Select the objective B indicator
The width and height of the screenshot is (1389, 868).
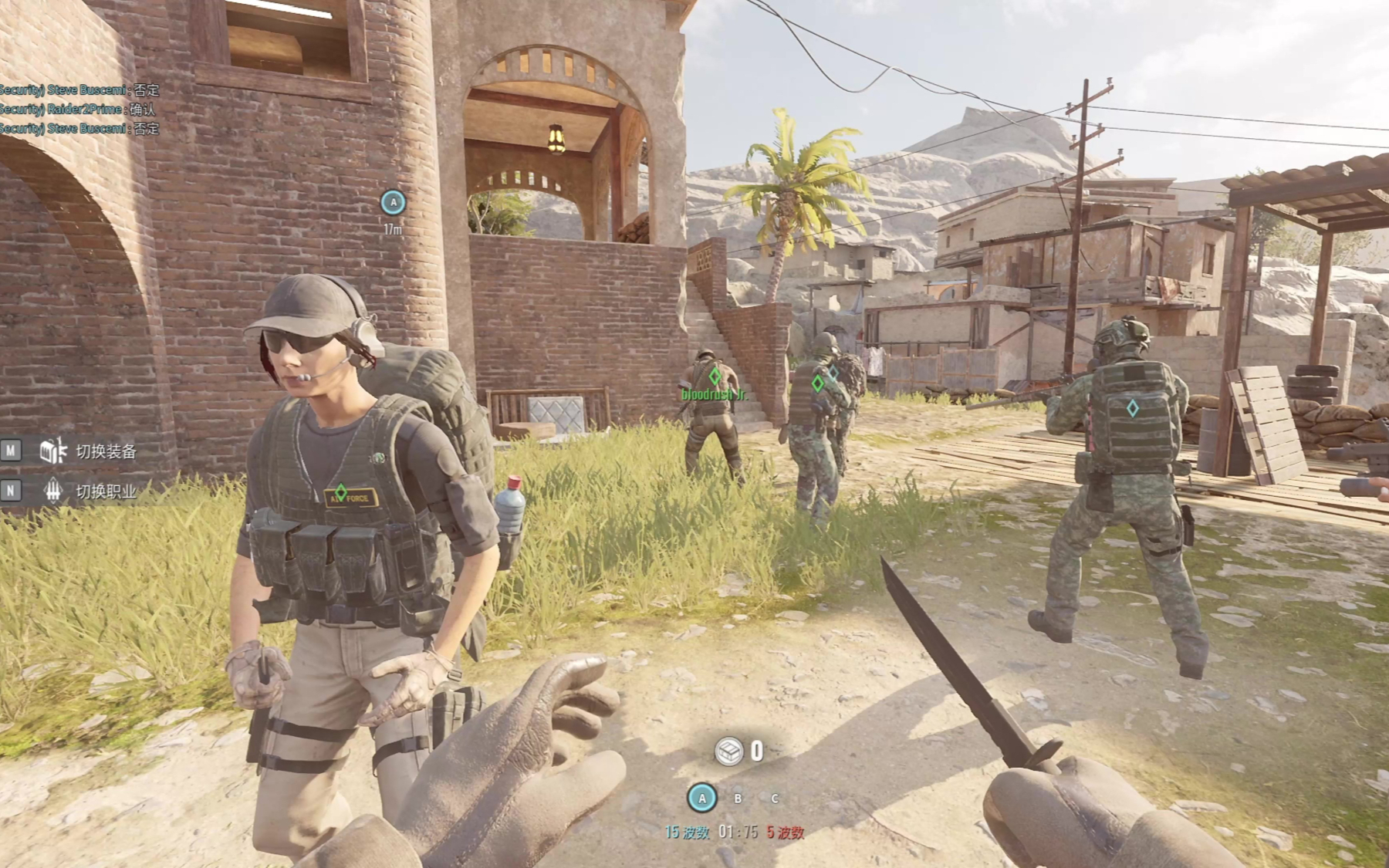click(x=738, y=799)
